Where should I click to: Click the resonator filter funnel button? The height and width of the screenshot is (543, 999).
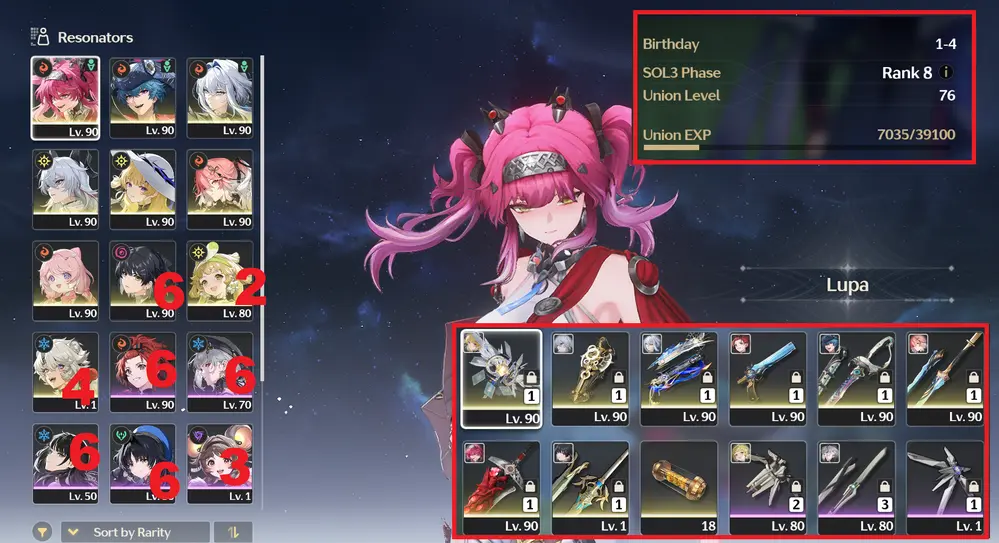(42, 532)
